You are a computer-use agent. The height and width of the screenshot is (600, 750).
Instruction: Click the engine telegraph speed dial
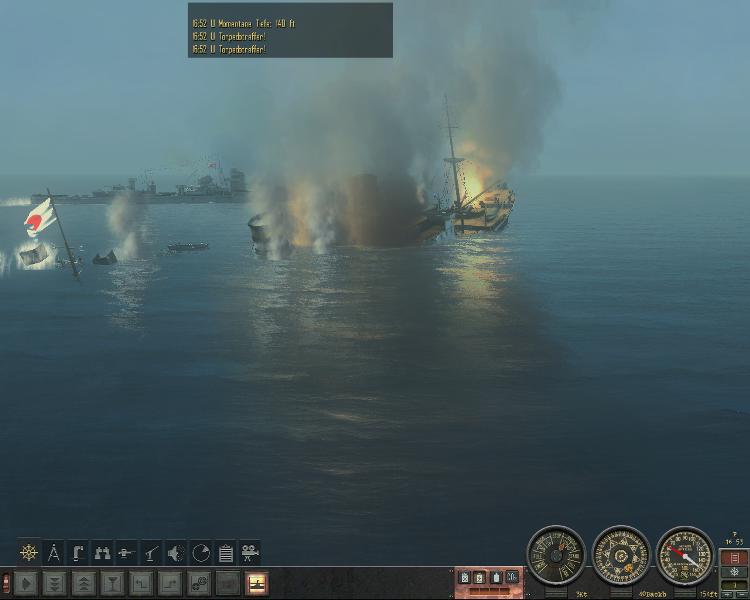pos(556,556)
